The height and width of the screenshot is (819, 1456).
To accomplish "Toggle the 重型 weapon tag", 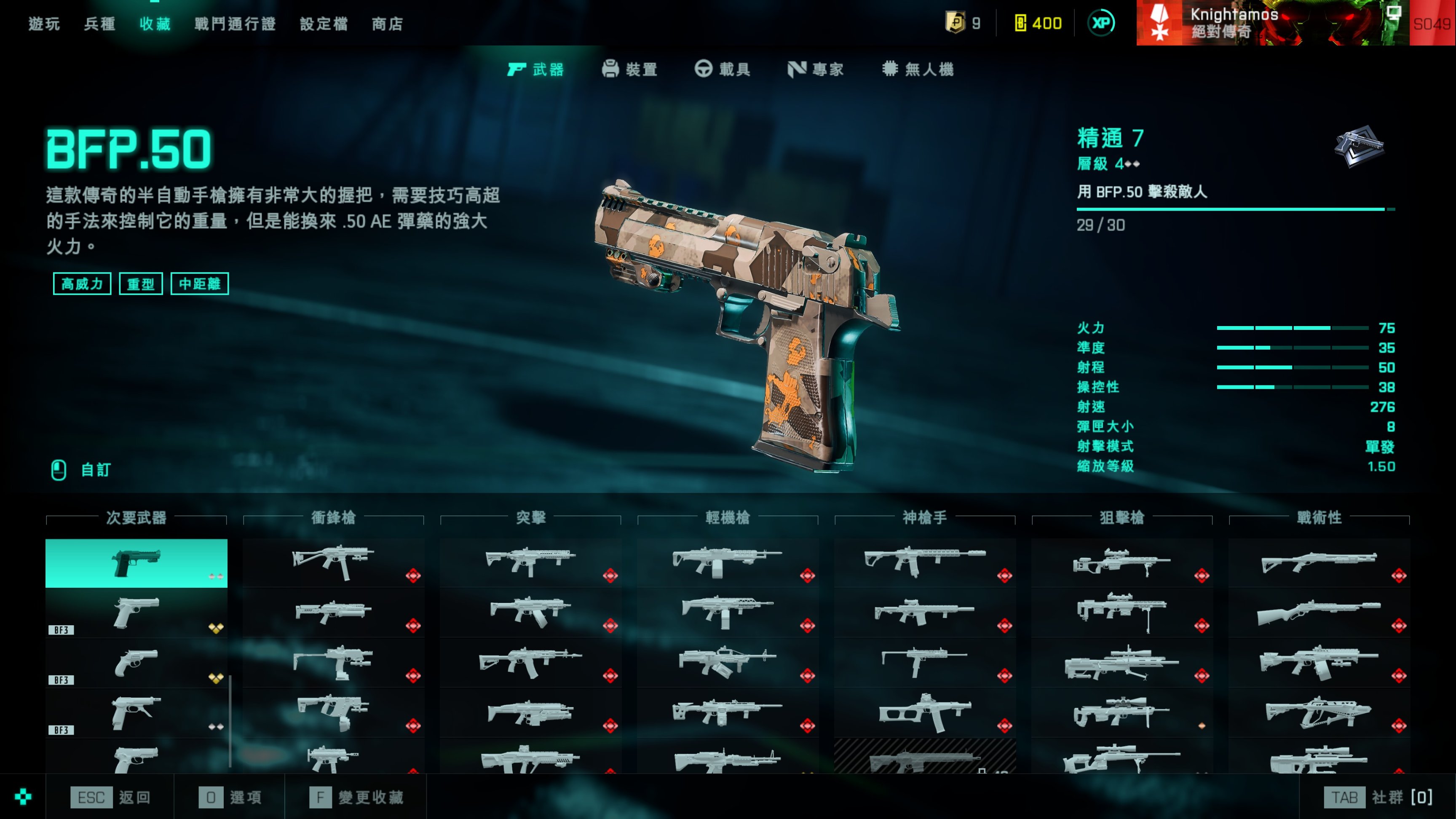I will 141,284.
